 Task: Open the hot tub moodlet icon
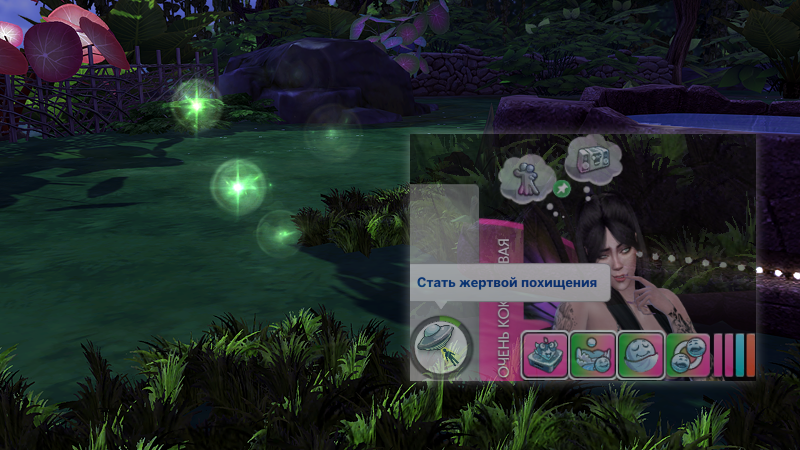(545, 355)
